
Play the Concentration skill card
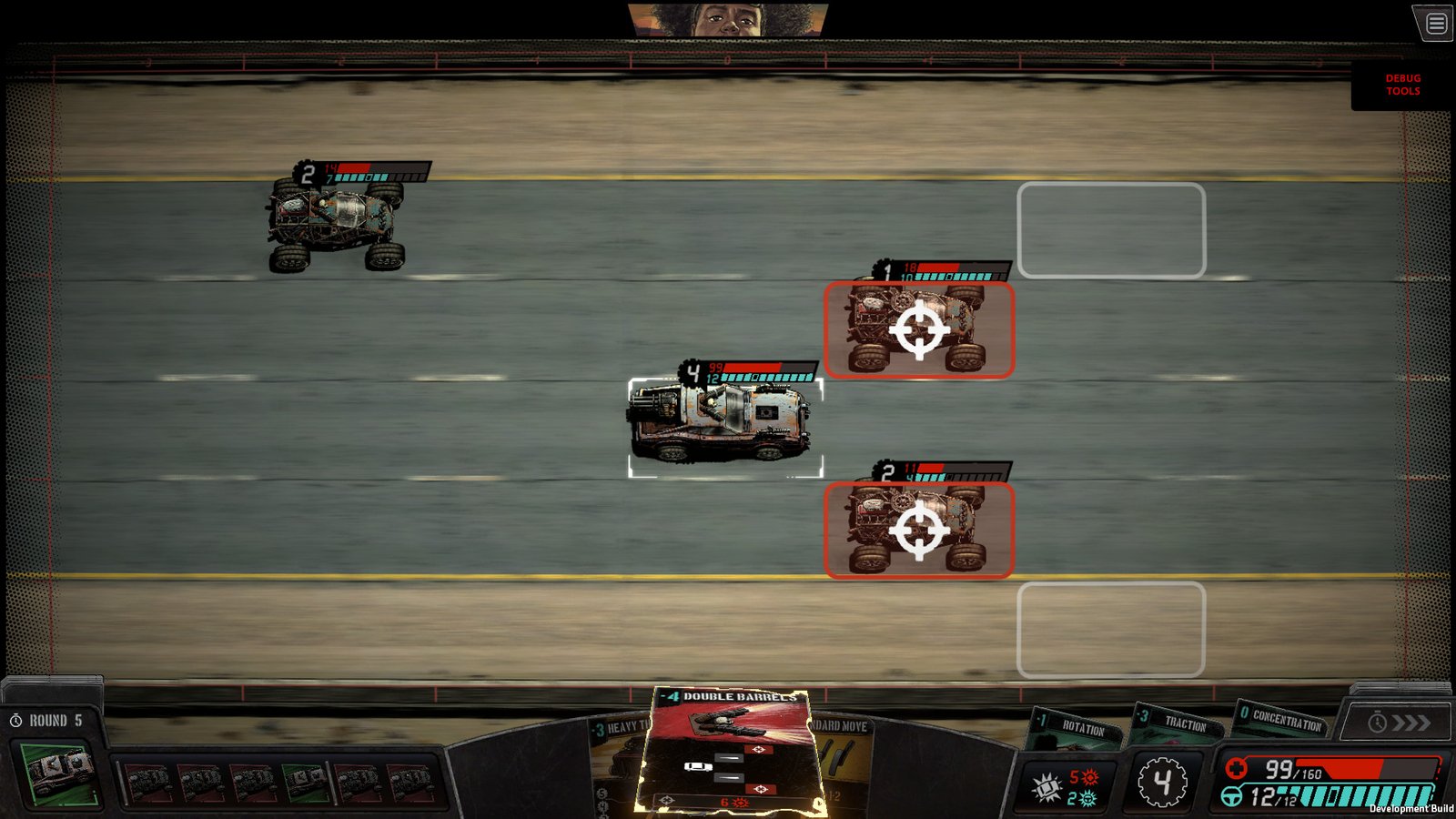[x=1281, y=720]
